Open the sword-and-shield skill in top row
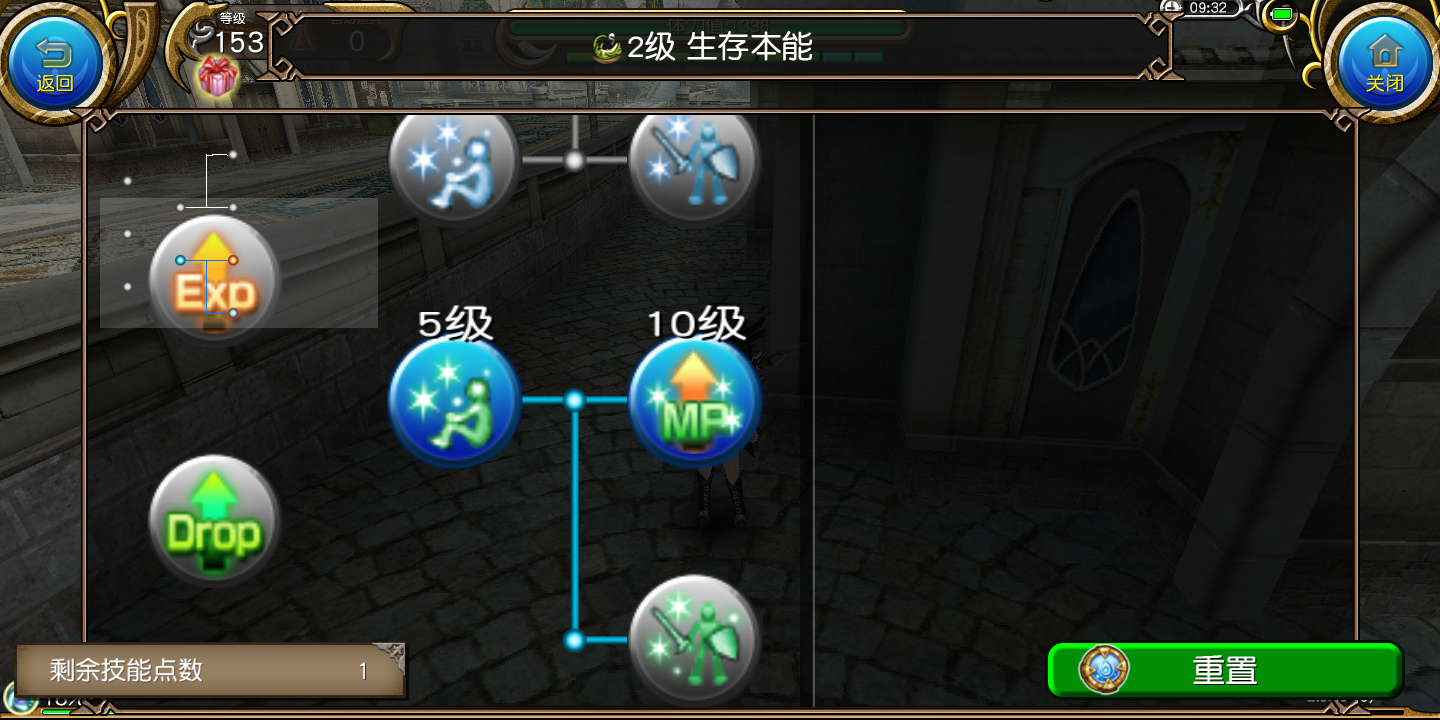Viewport: 1440px width, 720px height. pos(694,163)
